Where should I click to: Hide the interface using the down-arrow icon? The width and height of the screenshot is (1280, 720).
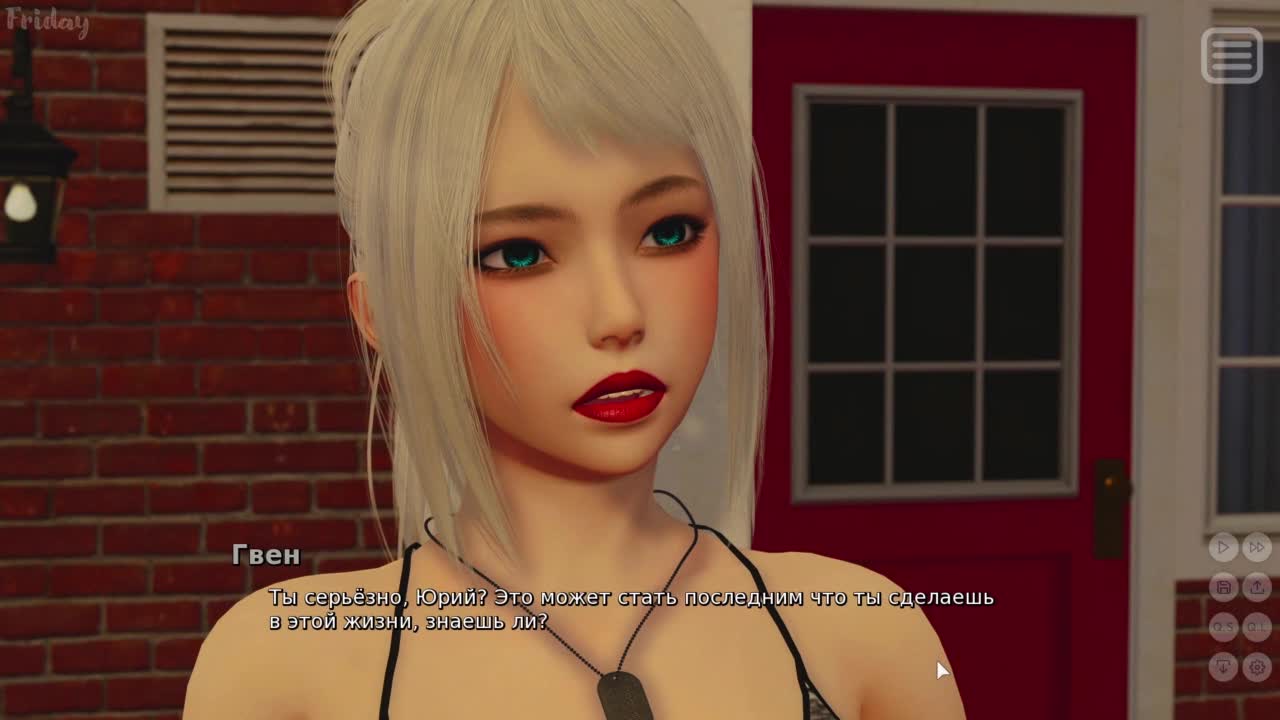pyautogui.click(x=1223, y=666)
